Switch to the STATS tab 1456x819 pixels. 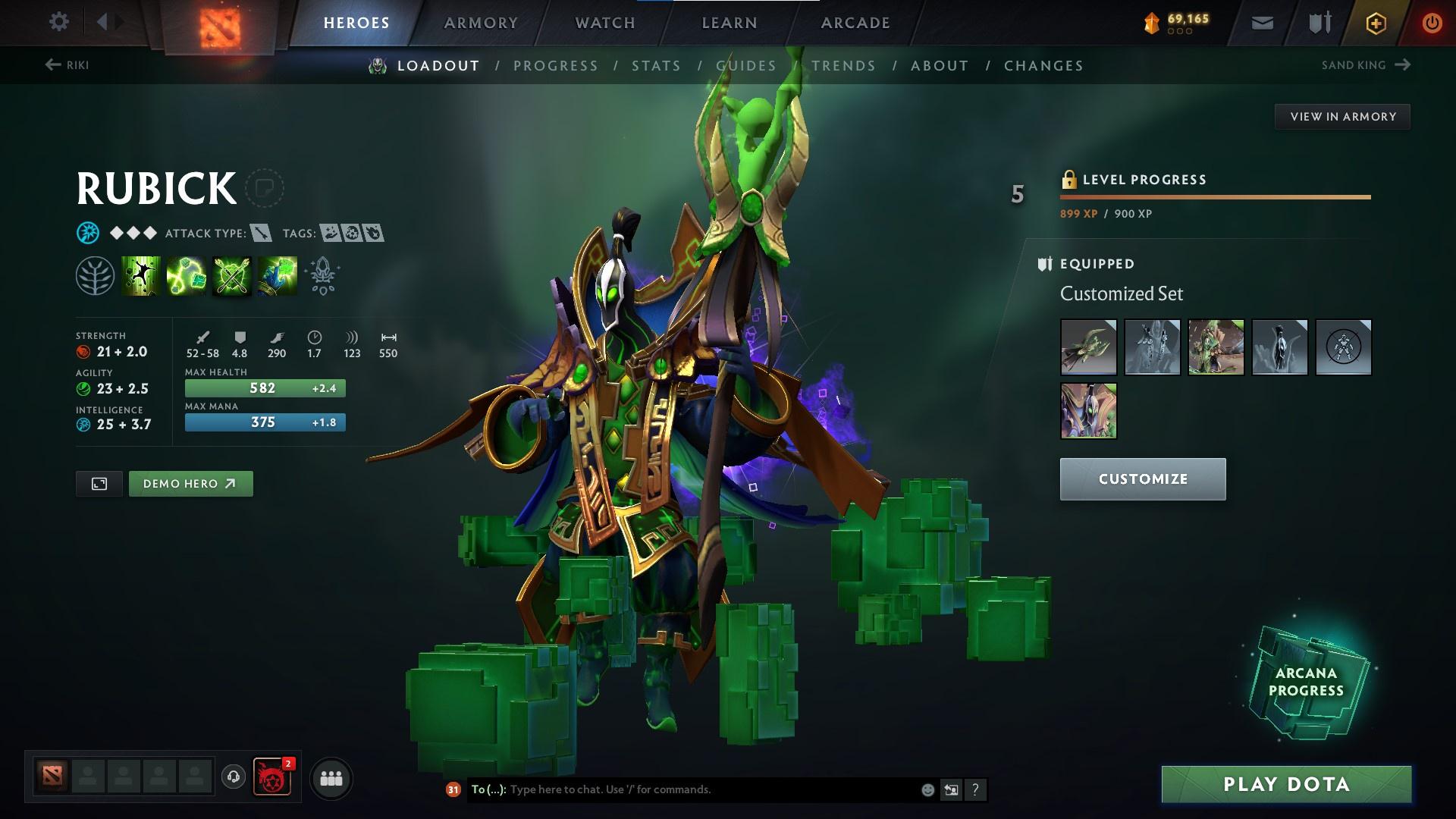coord(656,65)
